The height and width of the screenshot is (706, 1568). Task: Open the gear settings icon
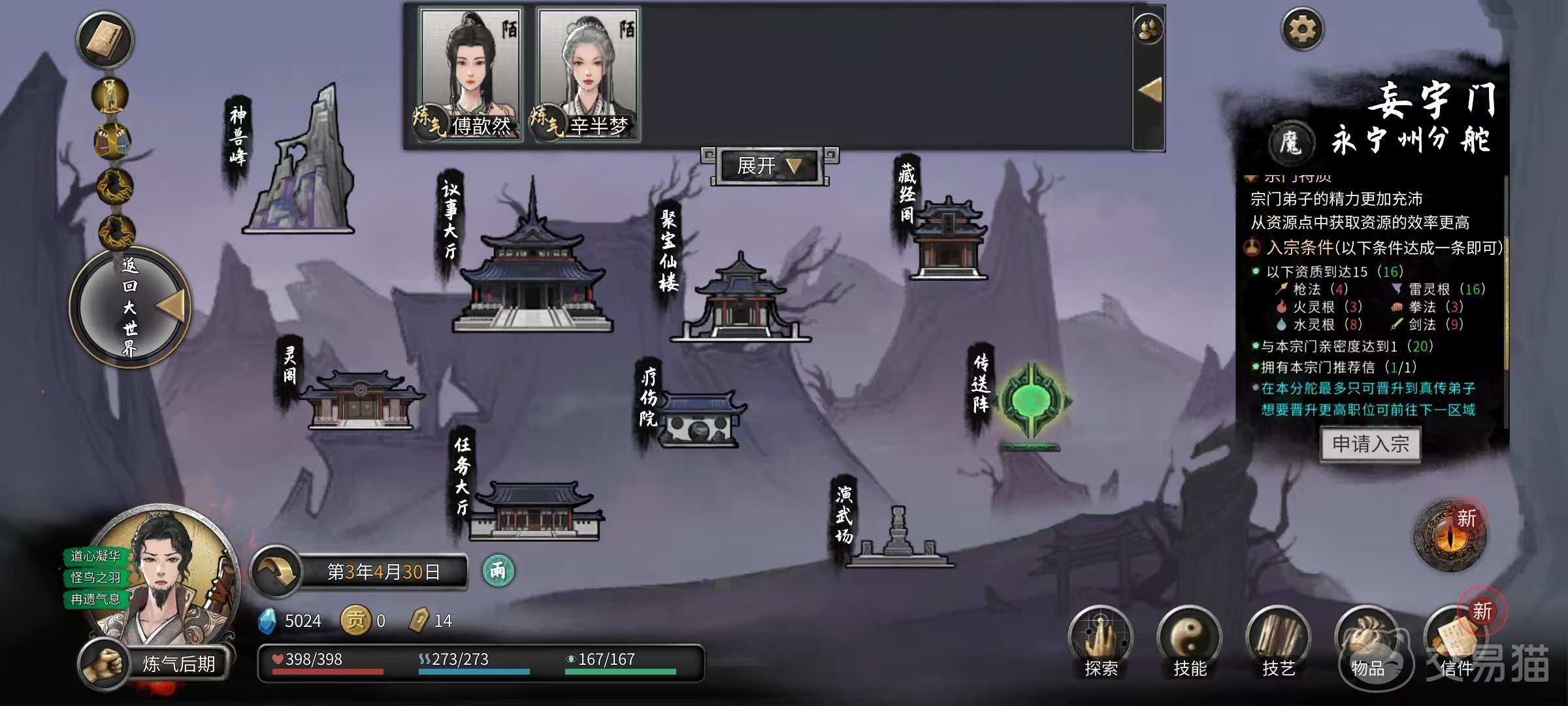click(x=1302, y=29)
